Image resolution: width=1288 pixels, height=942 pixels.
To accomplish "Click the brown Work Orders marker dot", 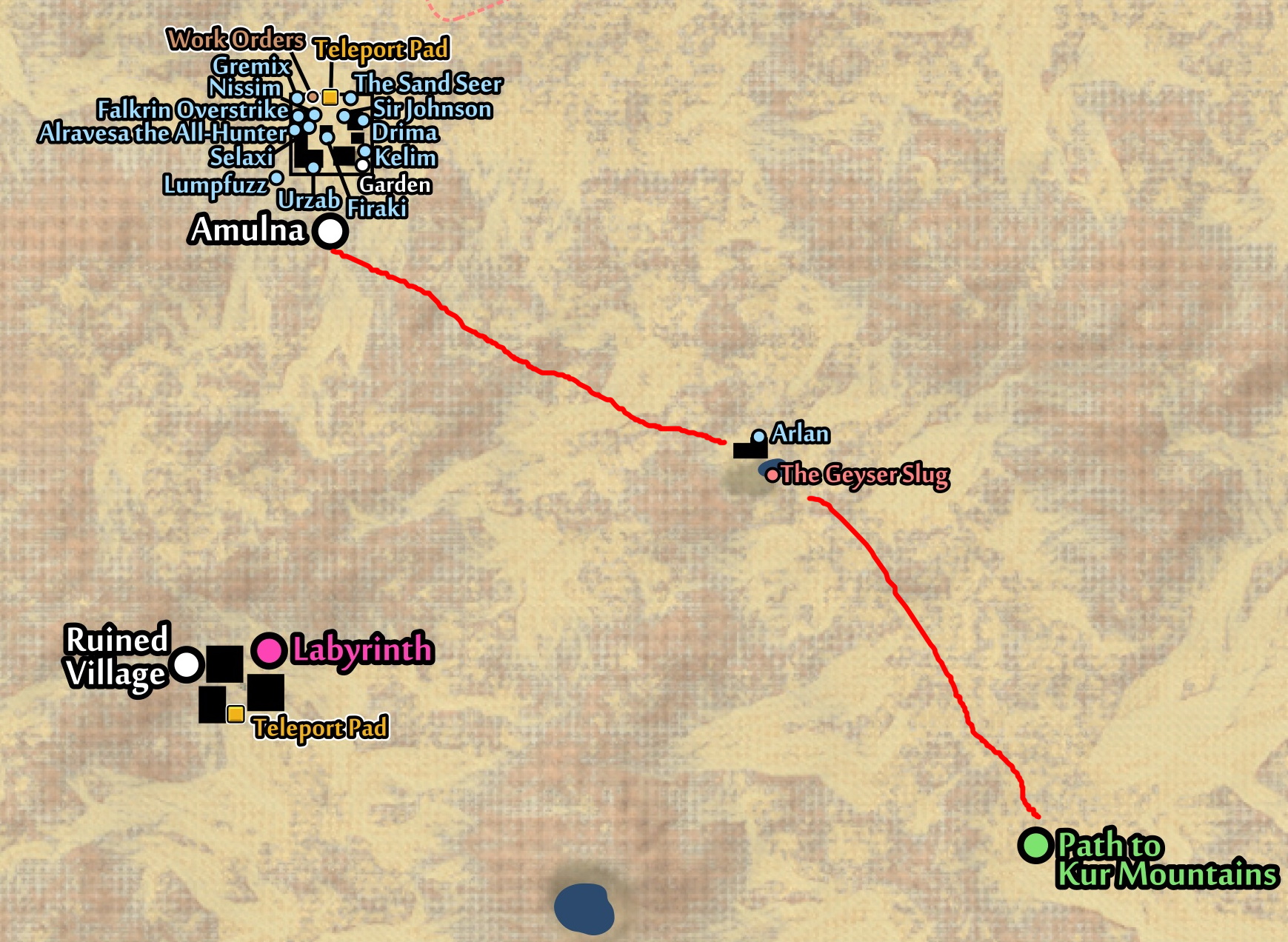I will pyautogui.click(x=313, y=97).
